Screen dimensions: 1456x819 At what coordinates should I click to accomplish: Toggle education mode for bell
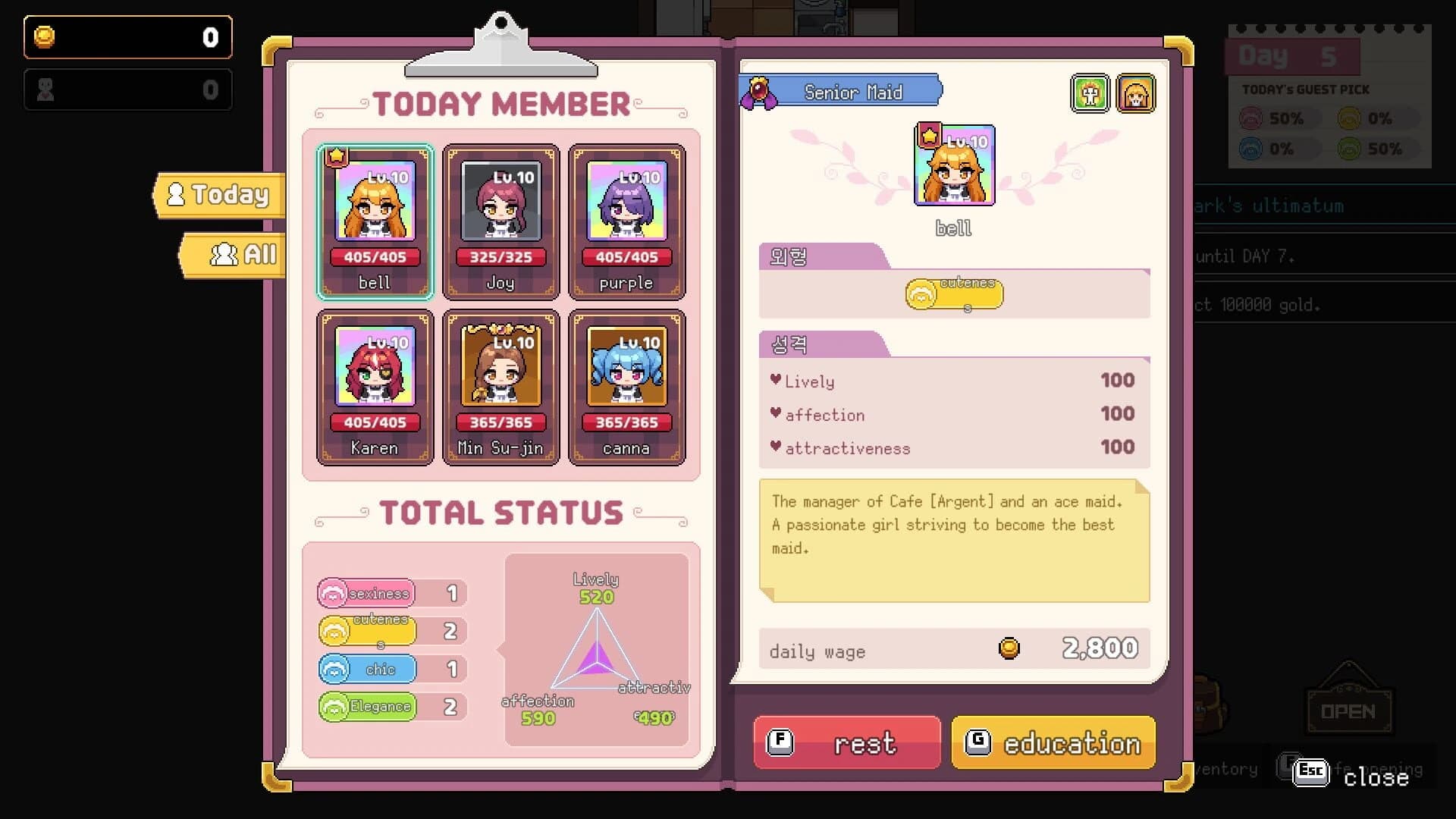(x=1053, y=743)
